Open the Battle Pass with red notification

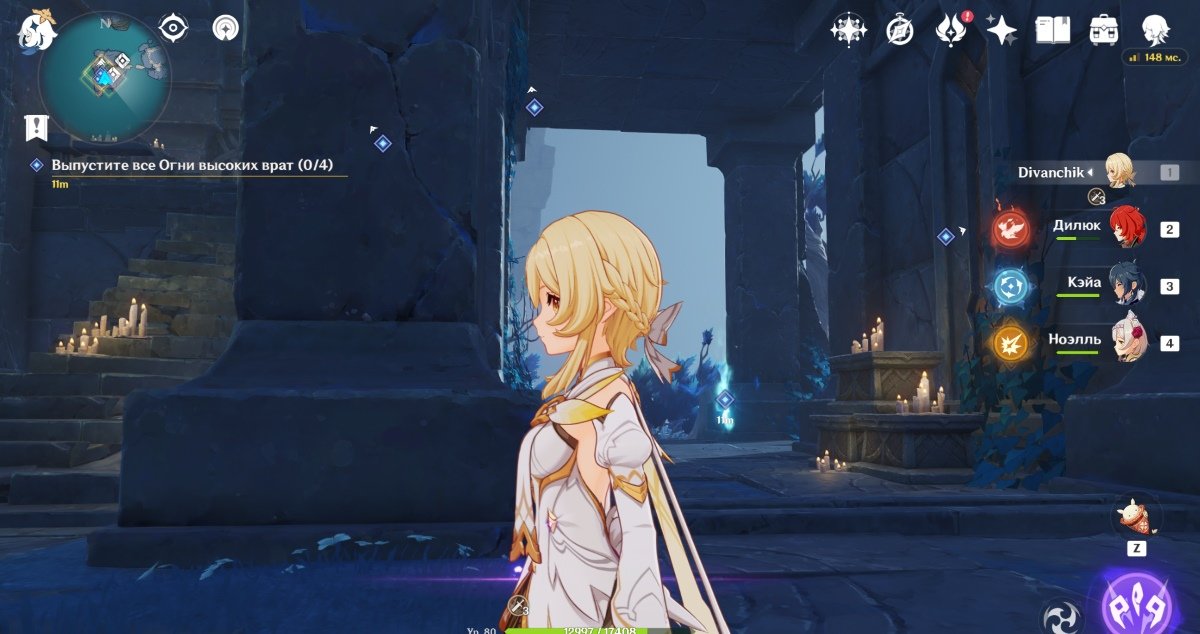949,30
